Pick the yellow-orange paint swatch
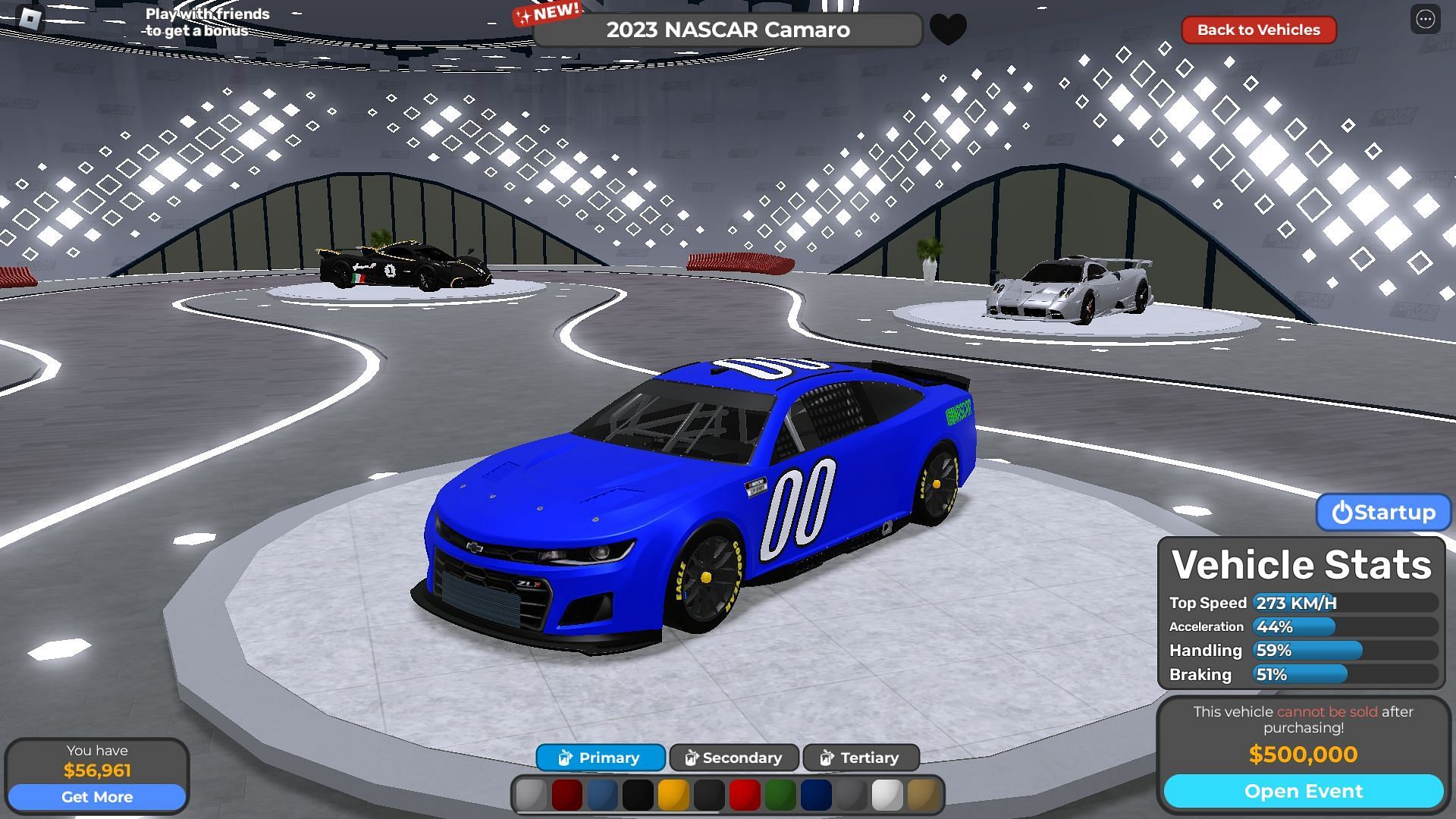This screenshot has height=819, width=1456. tap(673, 795)
